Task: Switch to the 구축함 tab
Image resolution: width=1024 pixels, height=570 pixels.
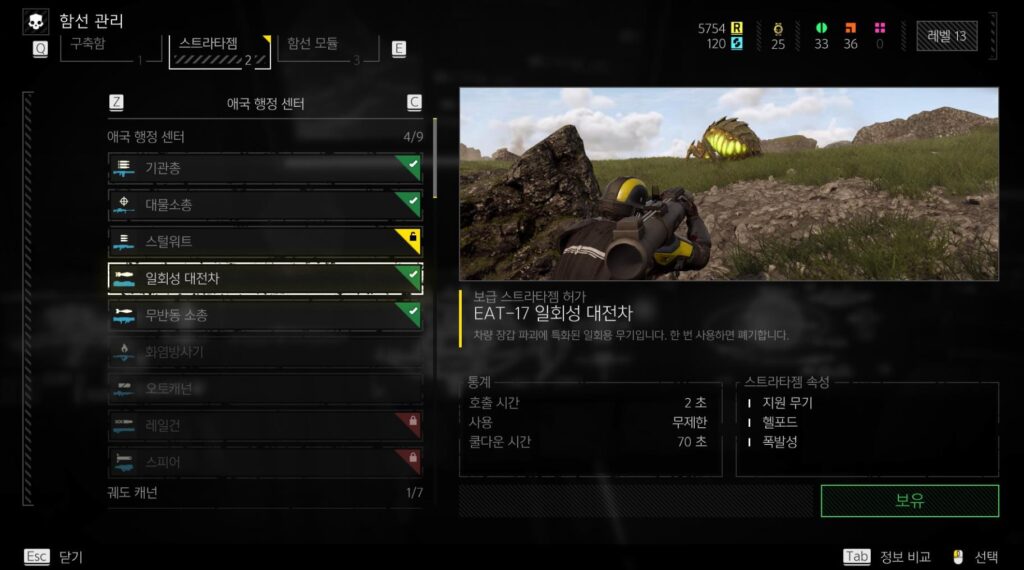Action: [100, 46]
